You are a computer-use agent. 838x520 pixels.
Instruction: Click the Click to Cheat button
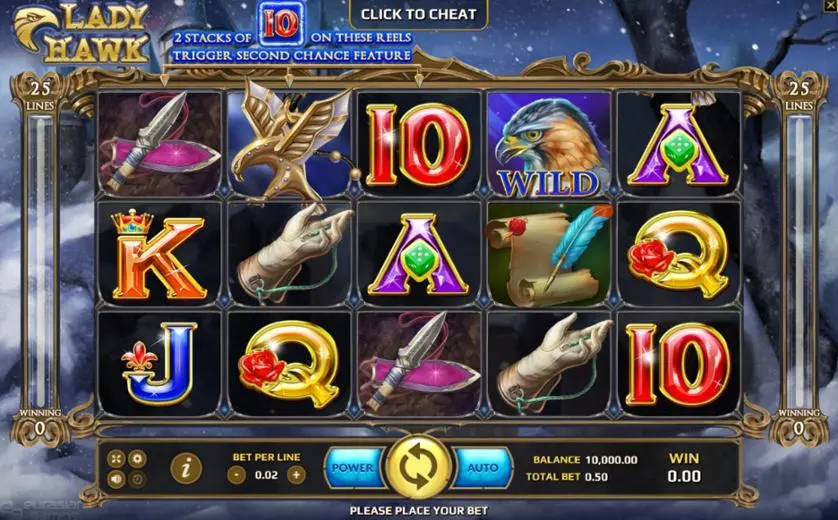click(x=418, y=14)
